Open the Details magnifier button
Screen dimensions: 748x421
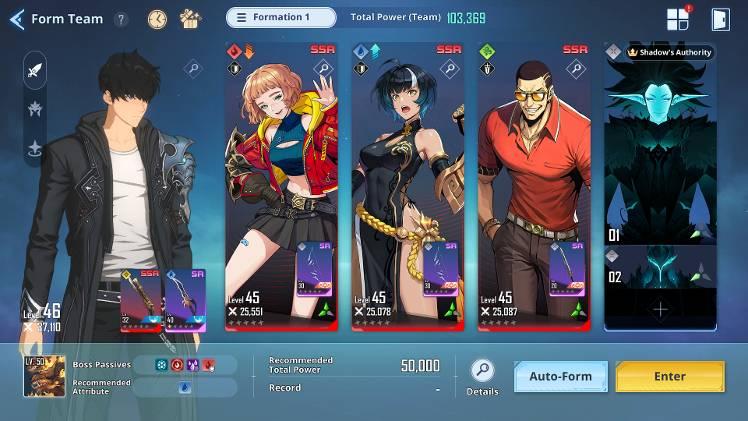tap(482, 371)
